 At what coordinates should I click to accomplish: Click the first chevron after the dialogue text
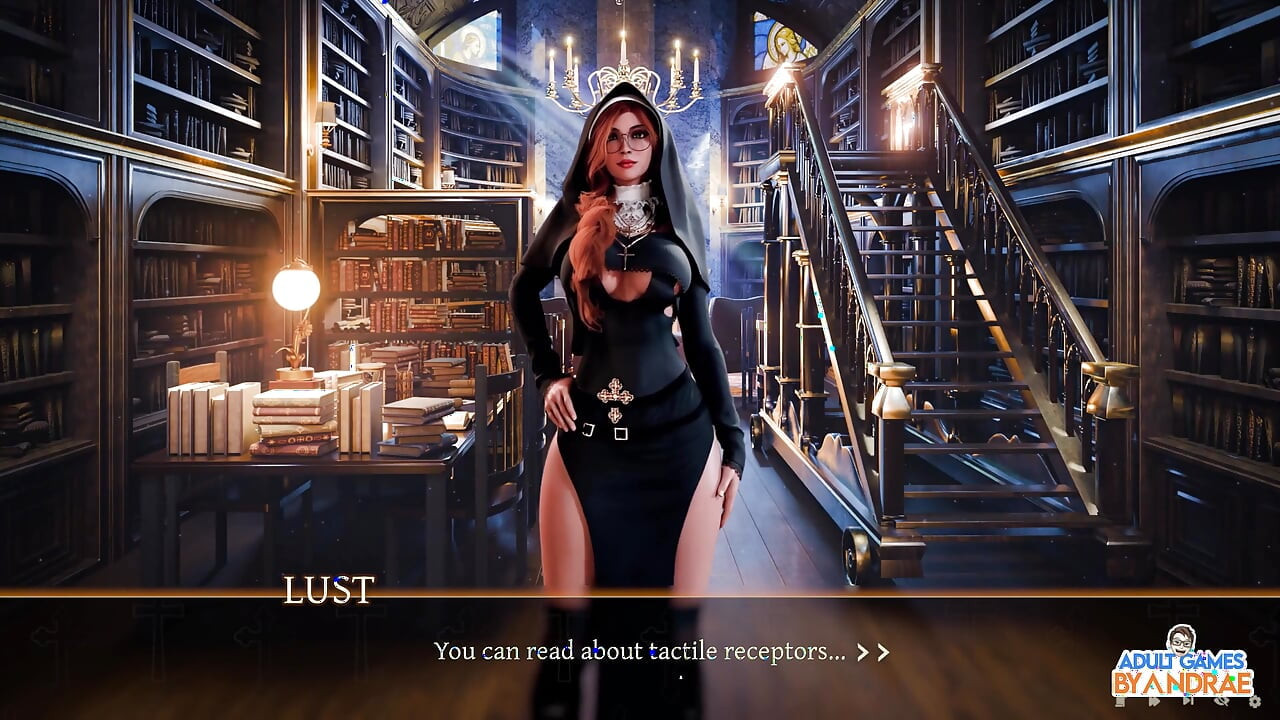[x=862, y=651]
